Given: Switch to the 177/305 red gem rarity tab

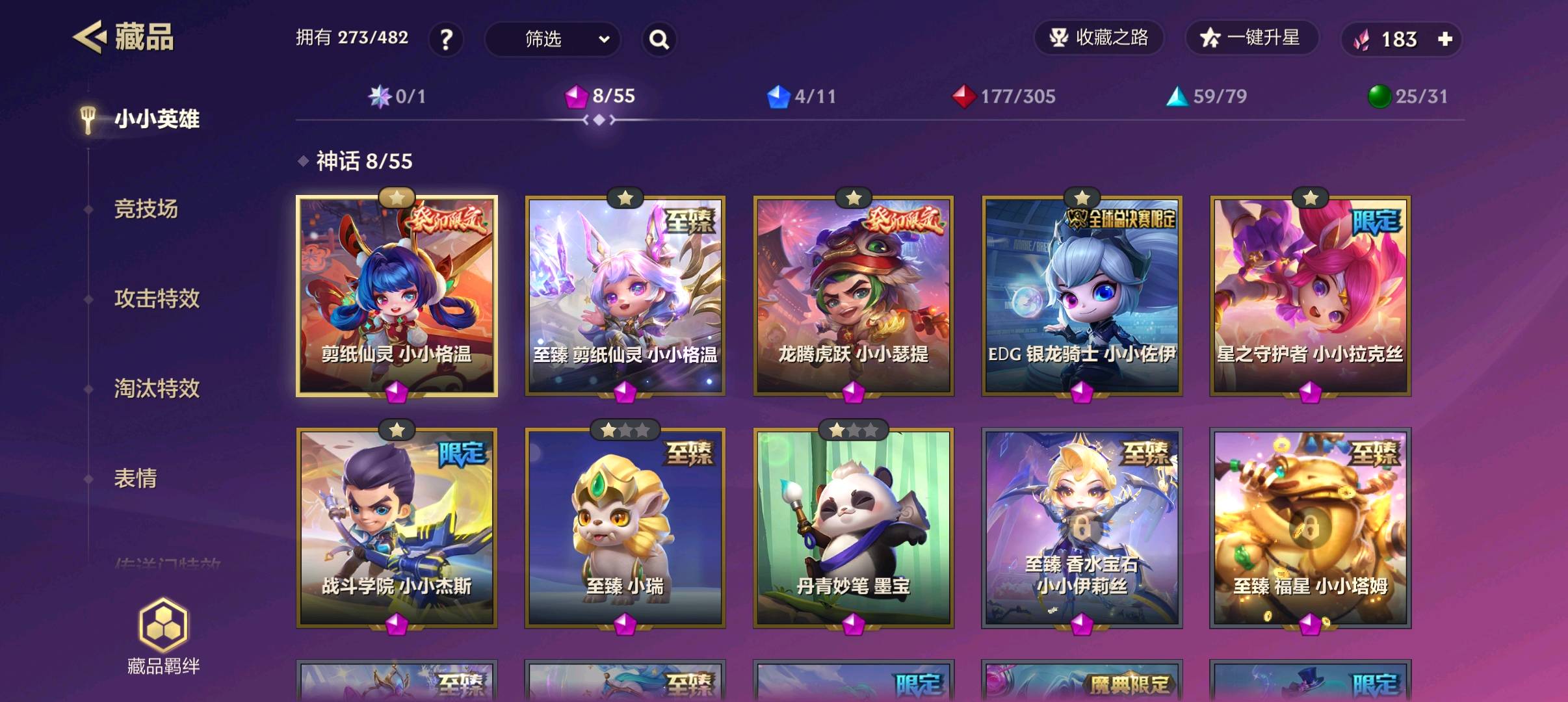Looking at the screenshot, I should [x=1004, y=97].
